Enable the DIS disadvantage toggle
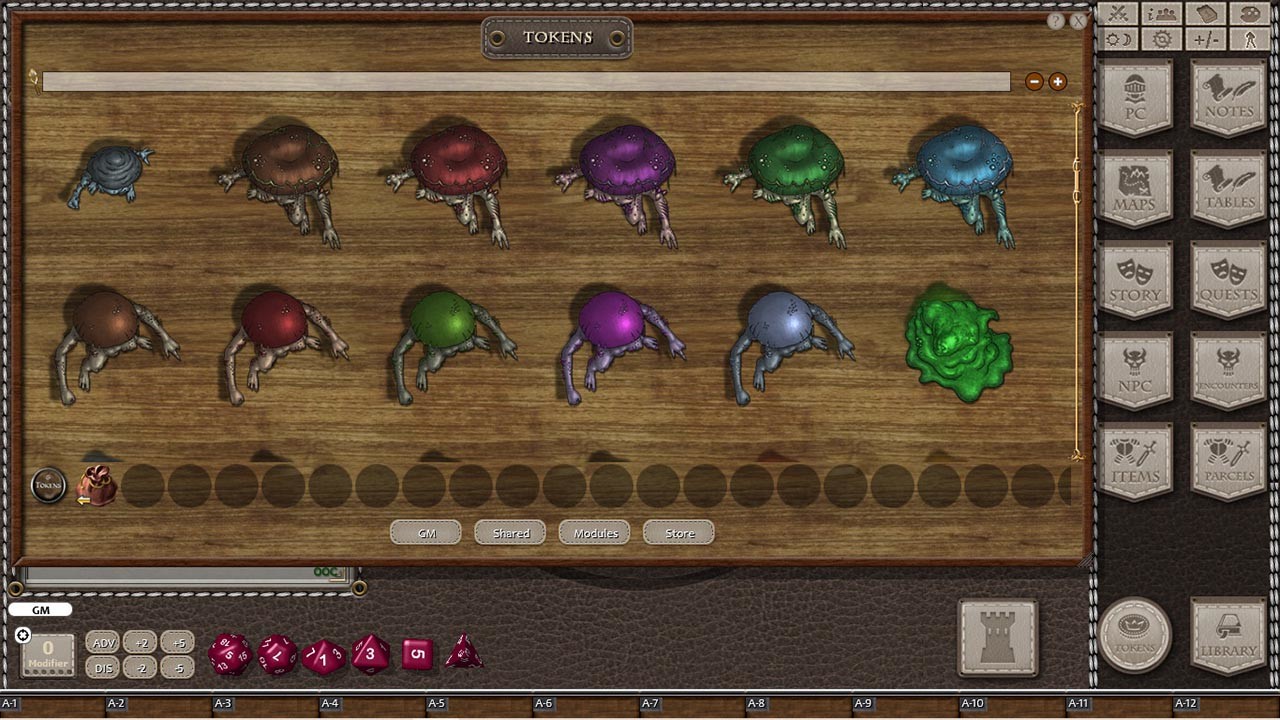Image resolution: width=1280 pixels, height=720 pixels. point(103,668)
